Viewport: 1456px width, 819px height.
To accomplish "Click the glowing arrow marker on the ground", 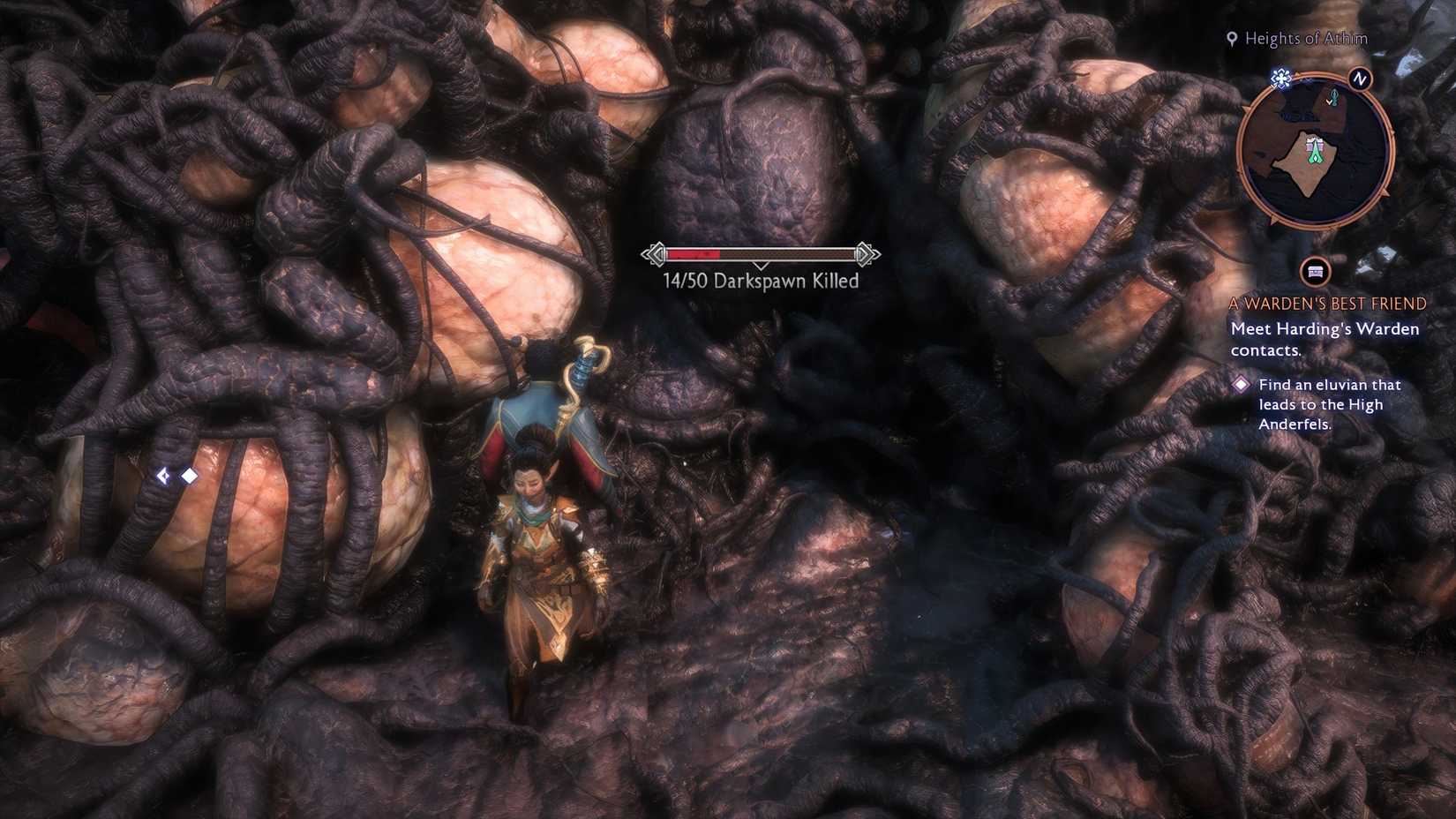I will [164, 477].
